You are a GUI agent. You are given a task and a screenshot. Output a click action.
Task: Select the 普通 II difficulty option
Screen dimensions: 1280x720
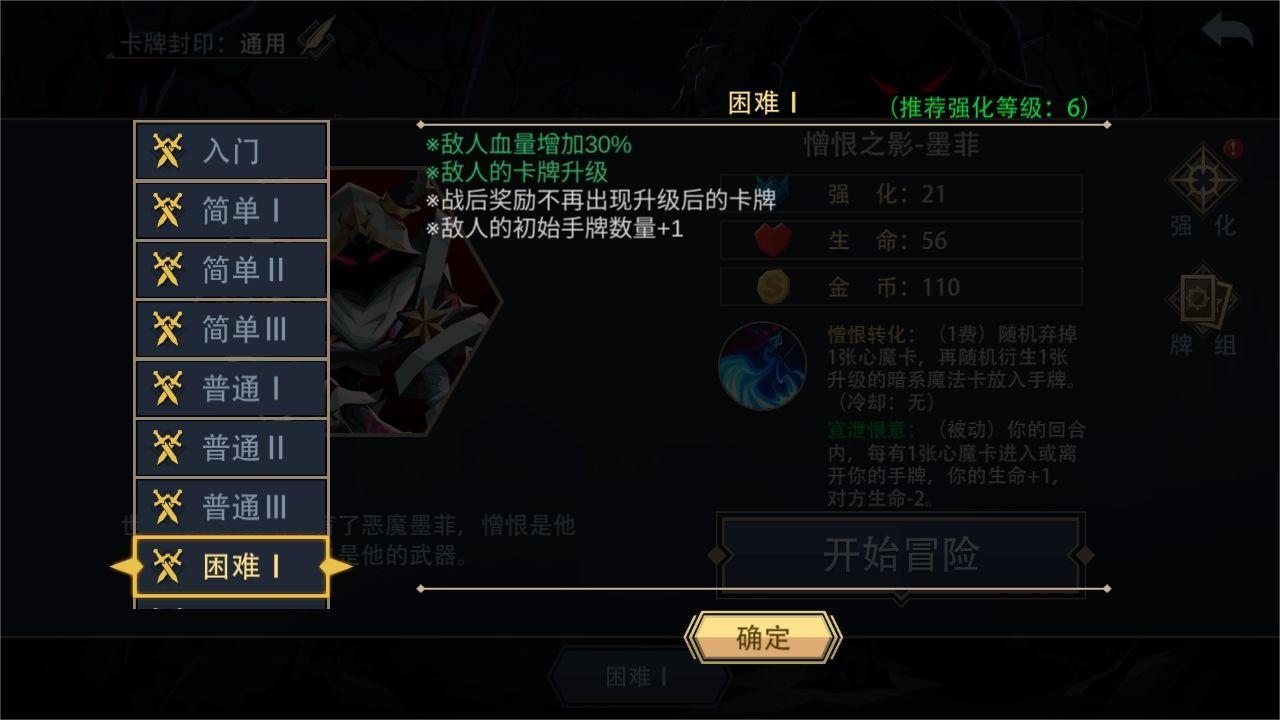pos(231,448)
